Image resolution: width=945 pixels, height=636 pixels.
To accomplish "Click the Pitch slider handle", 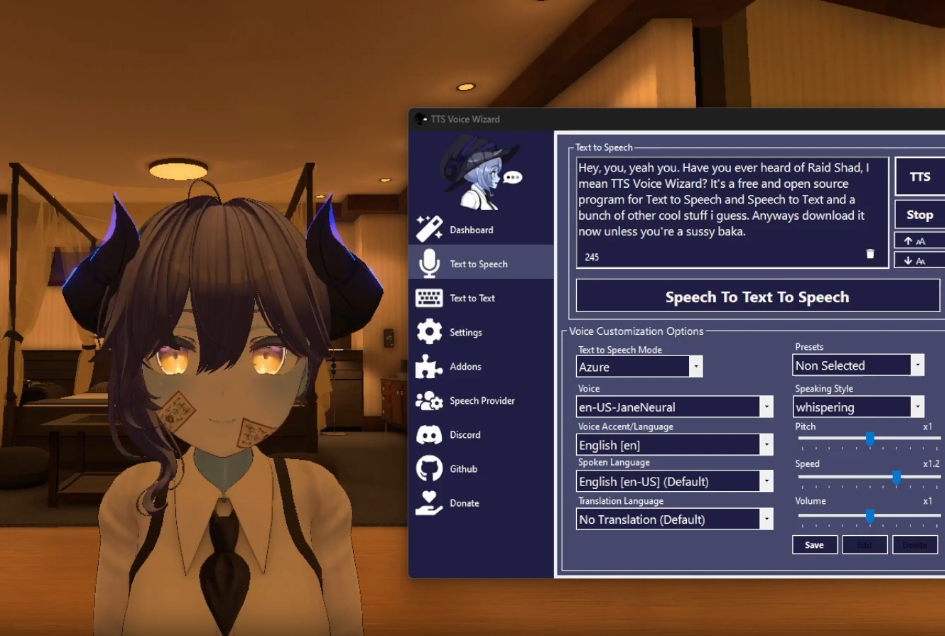I will [x=870, y=438].
